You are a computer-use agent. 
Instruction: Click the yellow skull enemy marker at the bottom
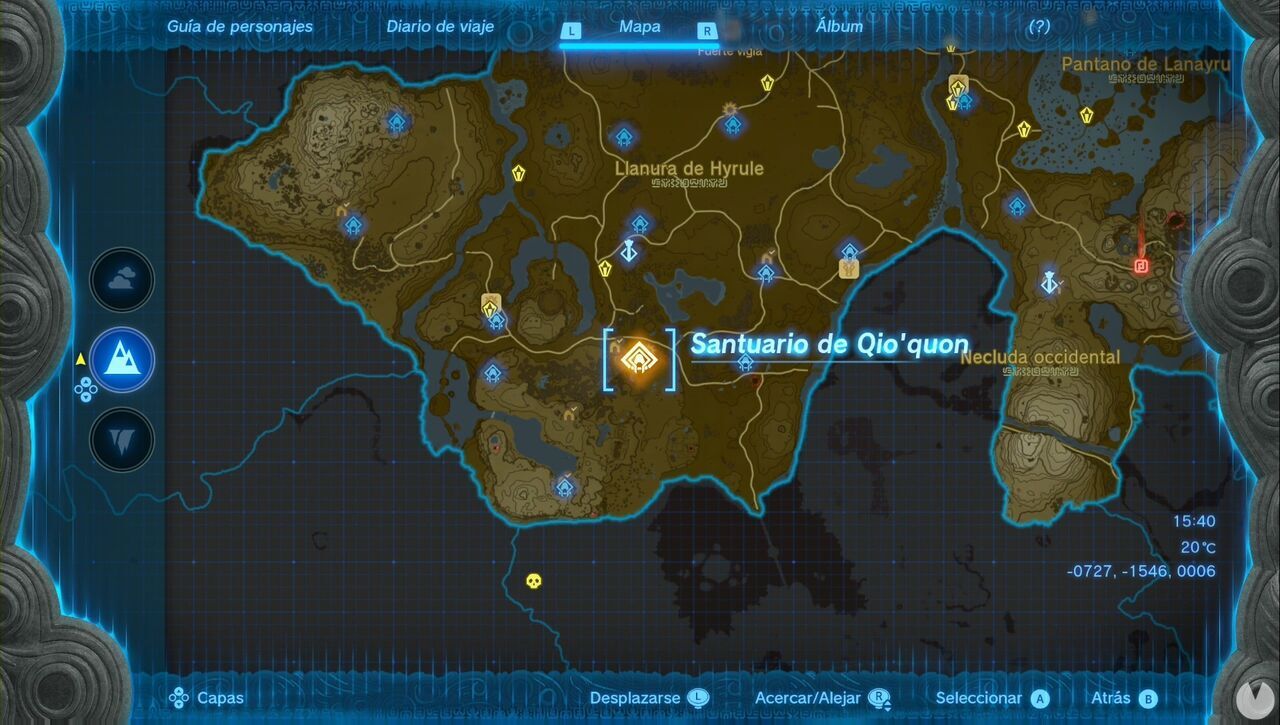[x=532, y=580]
